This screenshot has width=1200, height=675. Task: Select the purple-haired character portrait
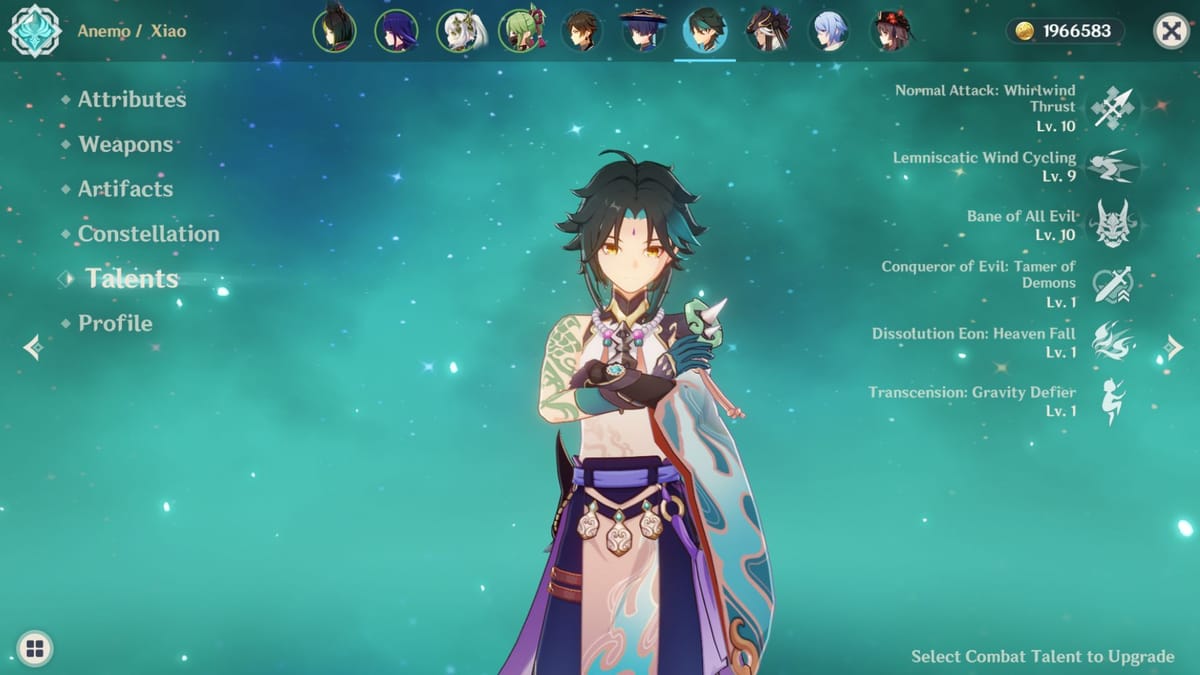tap(396, 31)
